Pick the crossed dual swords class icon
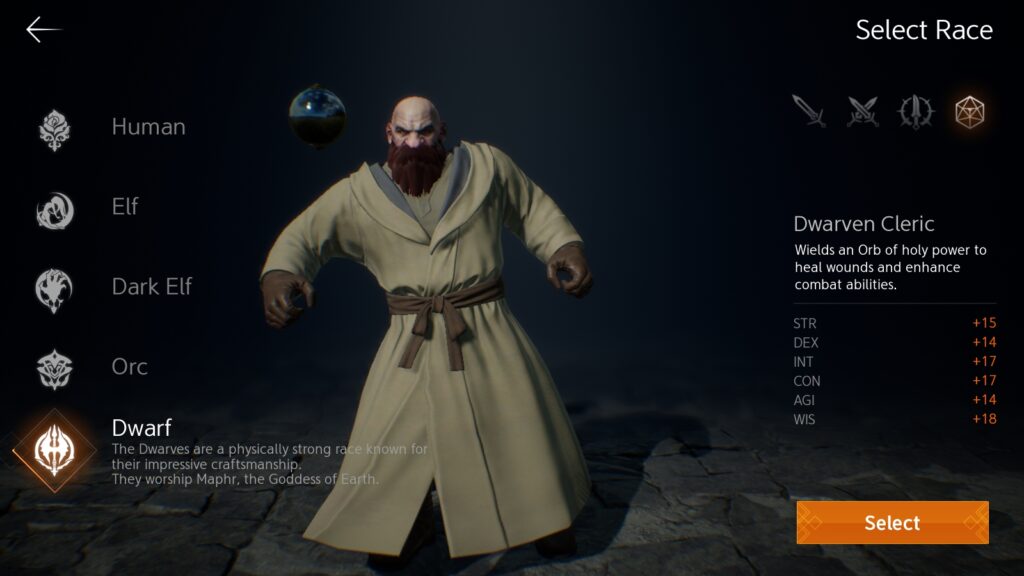The width and height of the screenshot is (1024, 576). pyautogui.click(x=862, y=111)
